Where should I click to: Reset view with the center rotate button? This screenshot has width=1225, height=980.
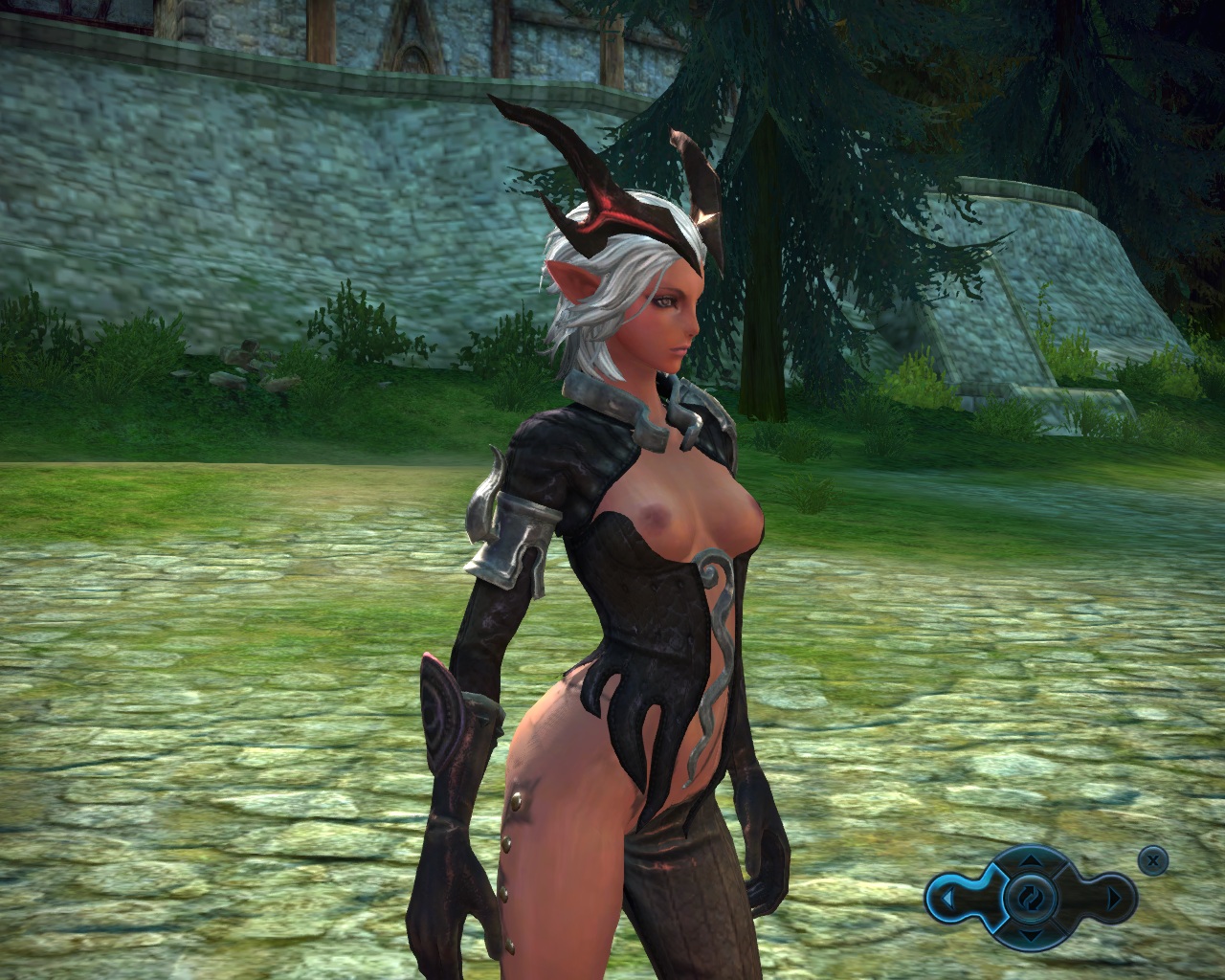(x=1030, y=899)
